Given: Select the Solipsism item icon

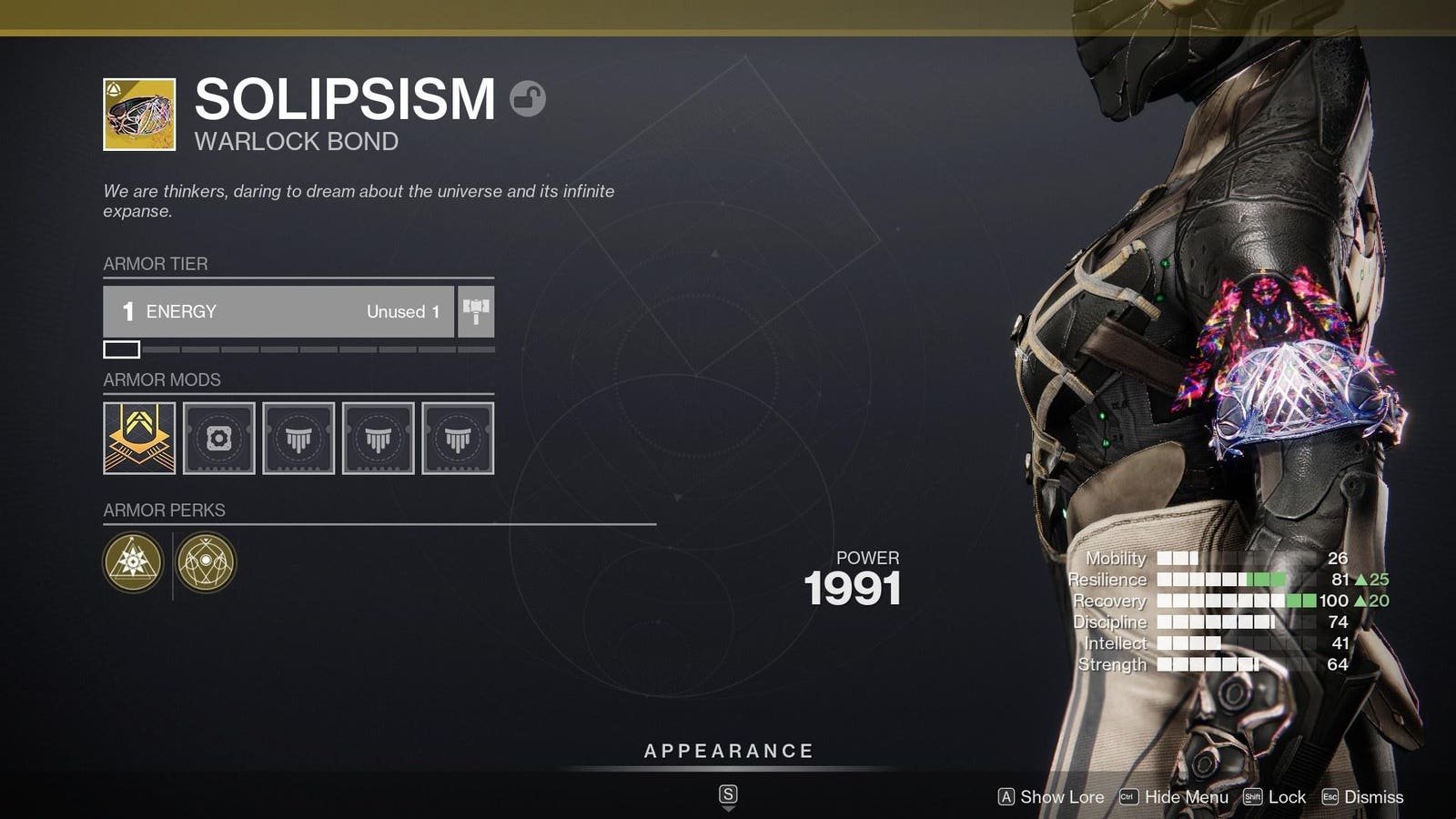Looking at the screenshot, I should pos(139,114).
